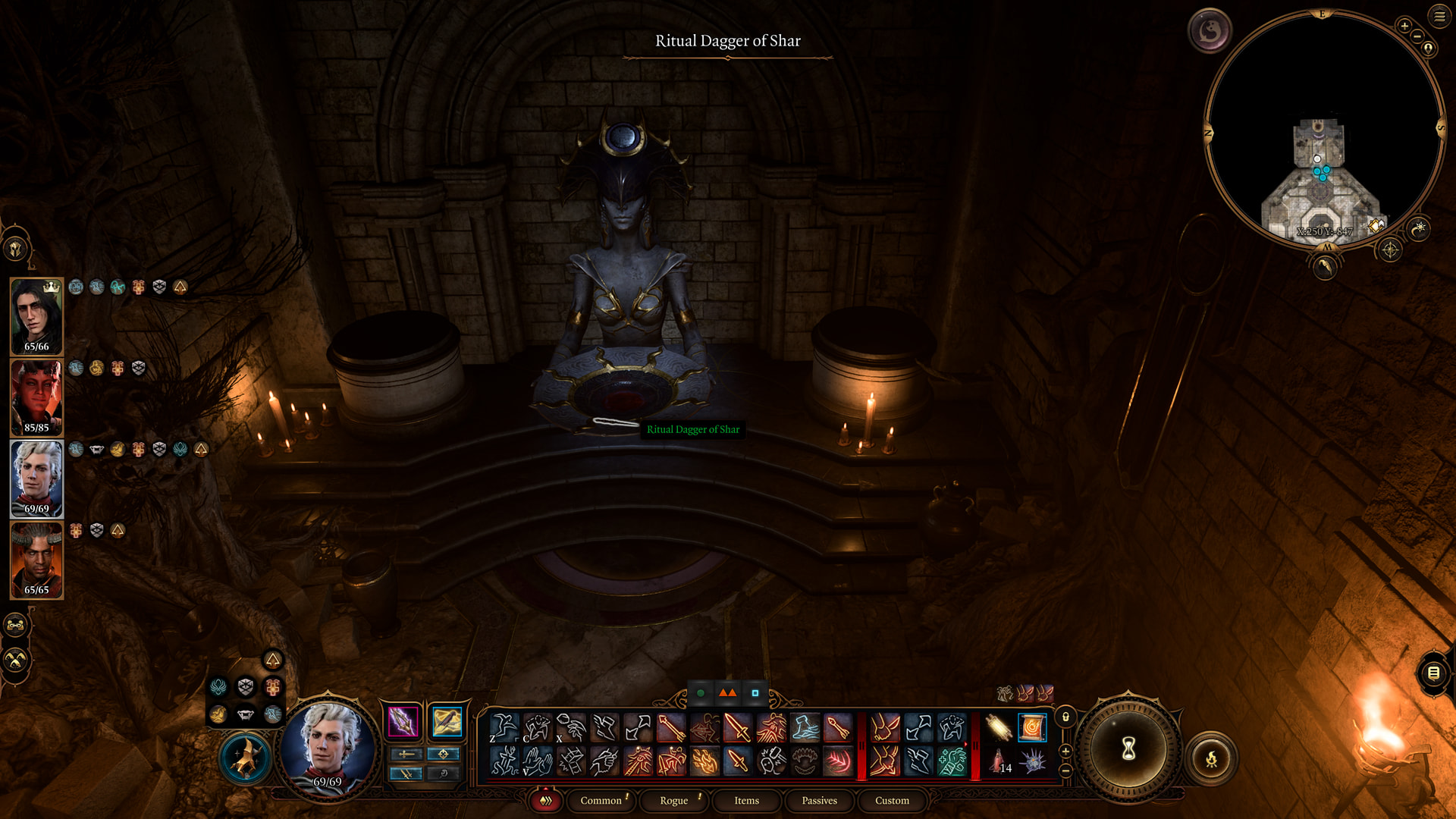The image size is (1456, 819).
Task: Switch to the Custom hotbar tab
Action: (x=892, y=800)
